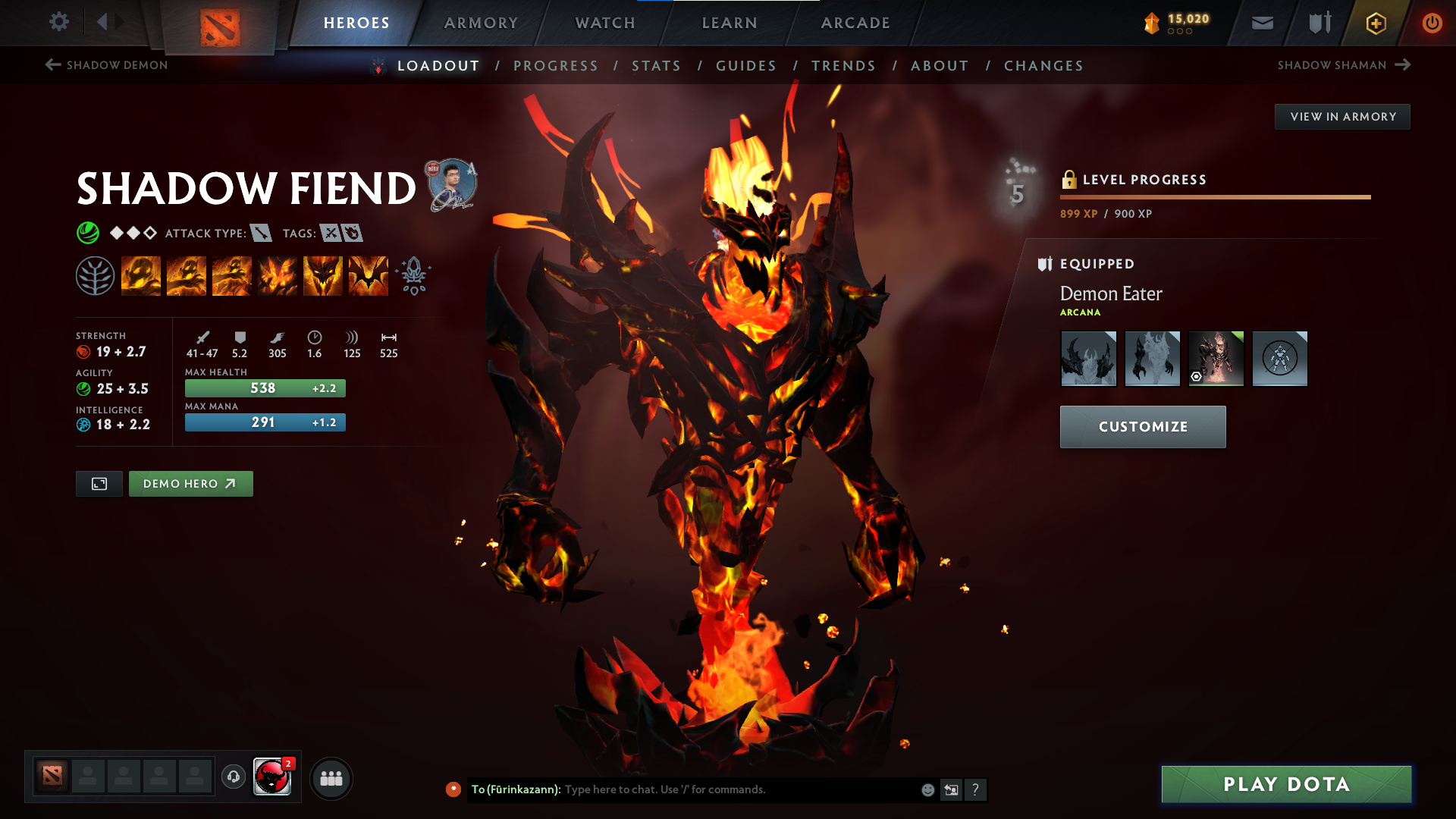This screenshot has width=1456, height=819.
Task: Select the third empty party slot
Action: [x=160, y=777]
